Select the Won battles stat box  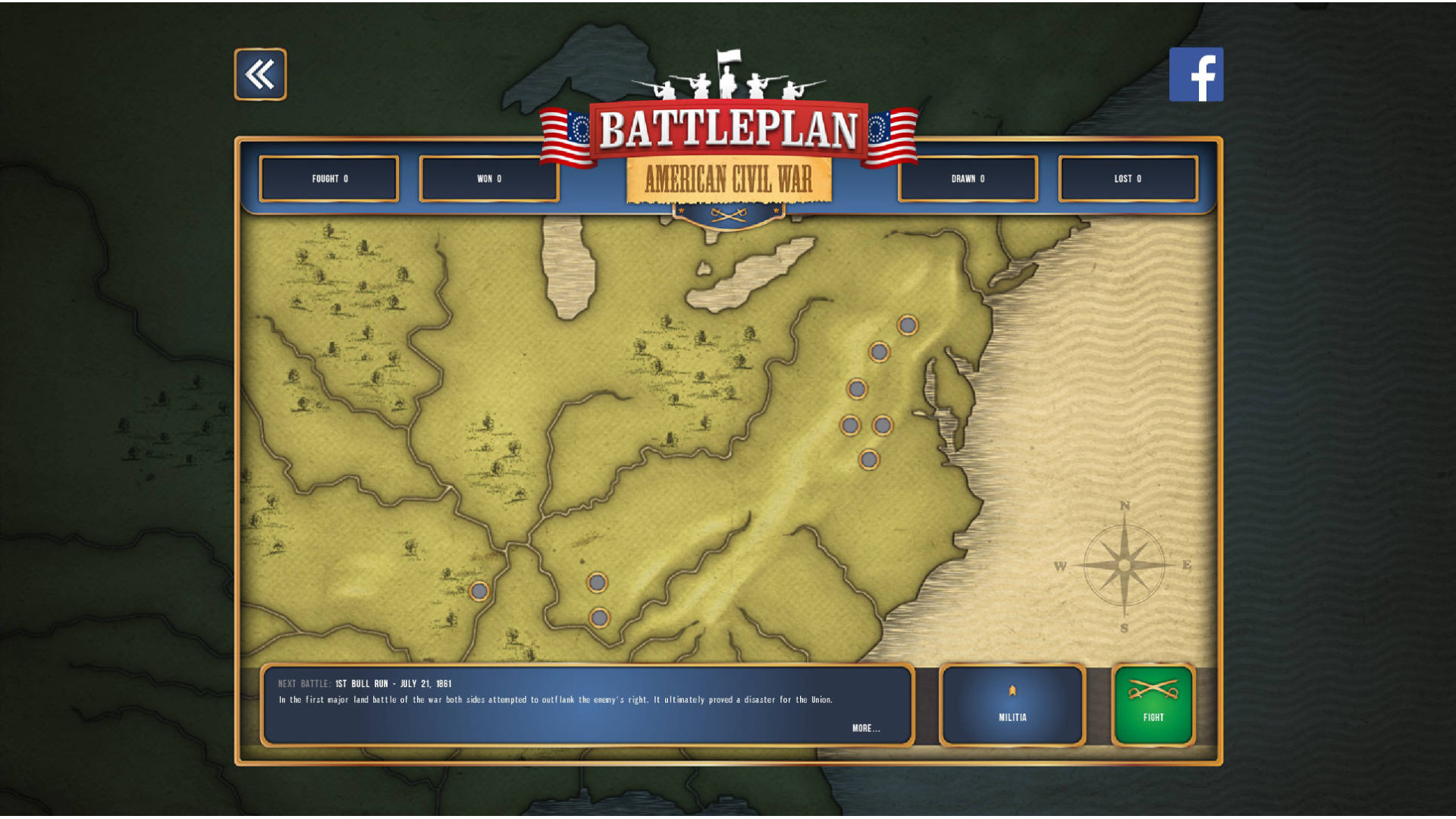click(x=489, y=179)
